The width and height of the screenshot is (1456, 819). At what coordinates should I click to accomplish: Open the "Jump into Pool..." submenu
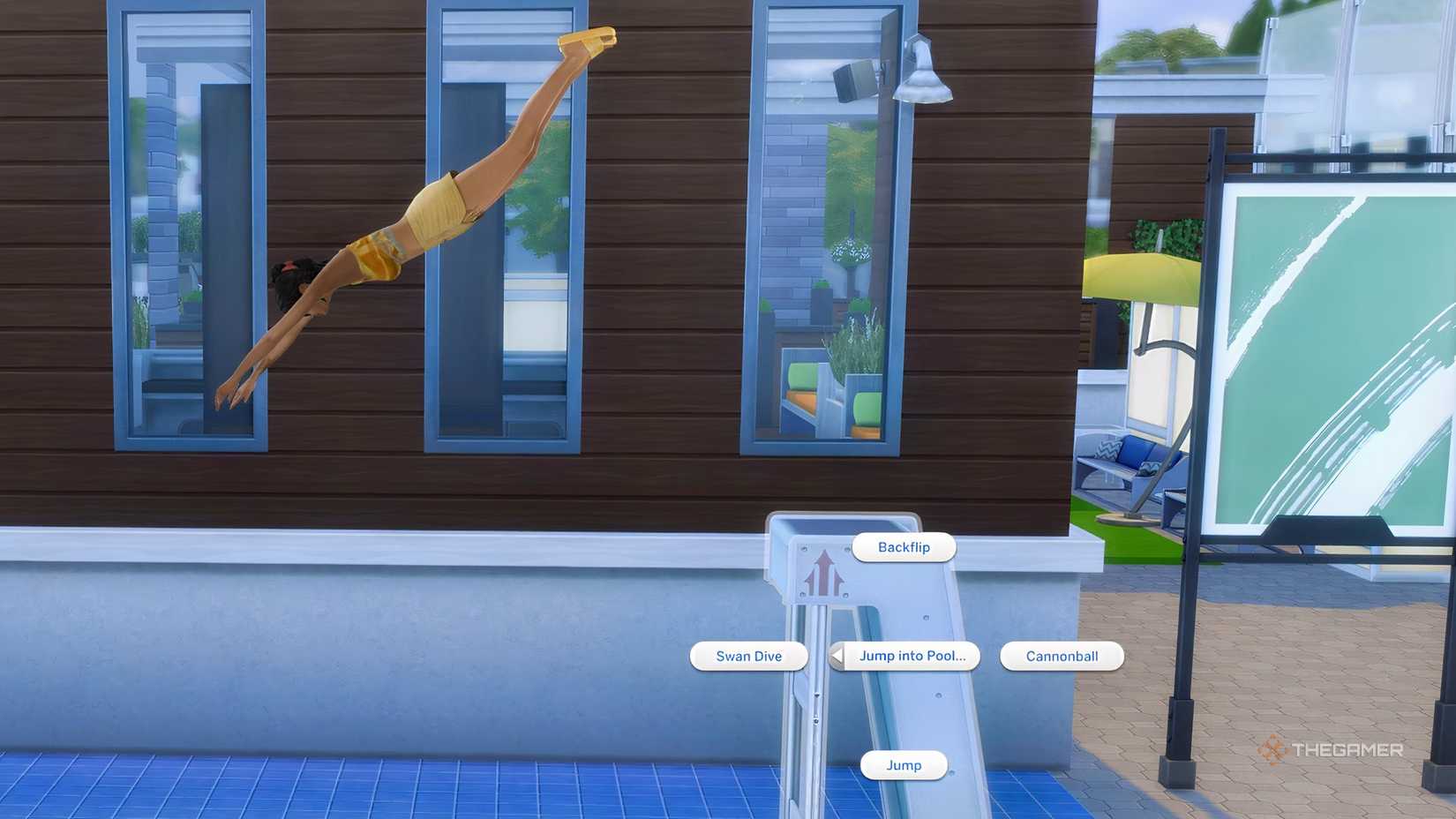(x=913, y=657)
